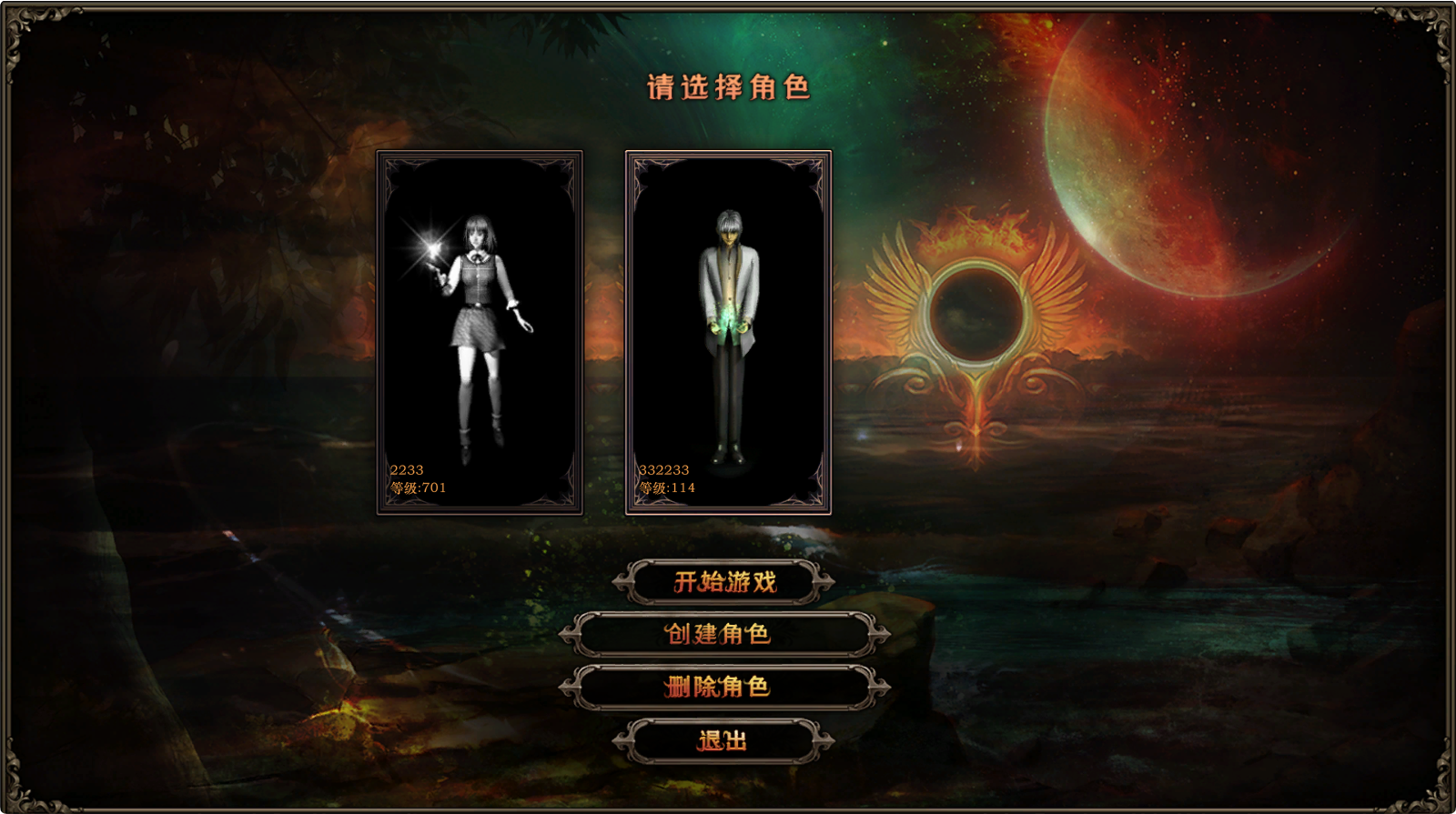
Task: Choose the level 114 character 332233
Action: tap(728, 332)
